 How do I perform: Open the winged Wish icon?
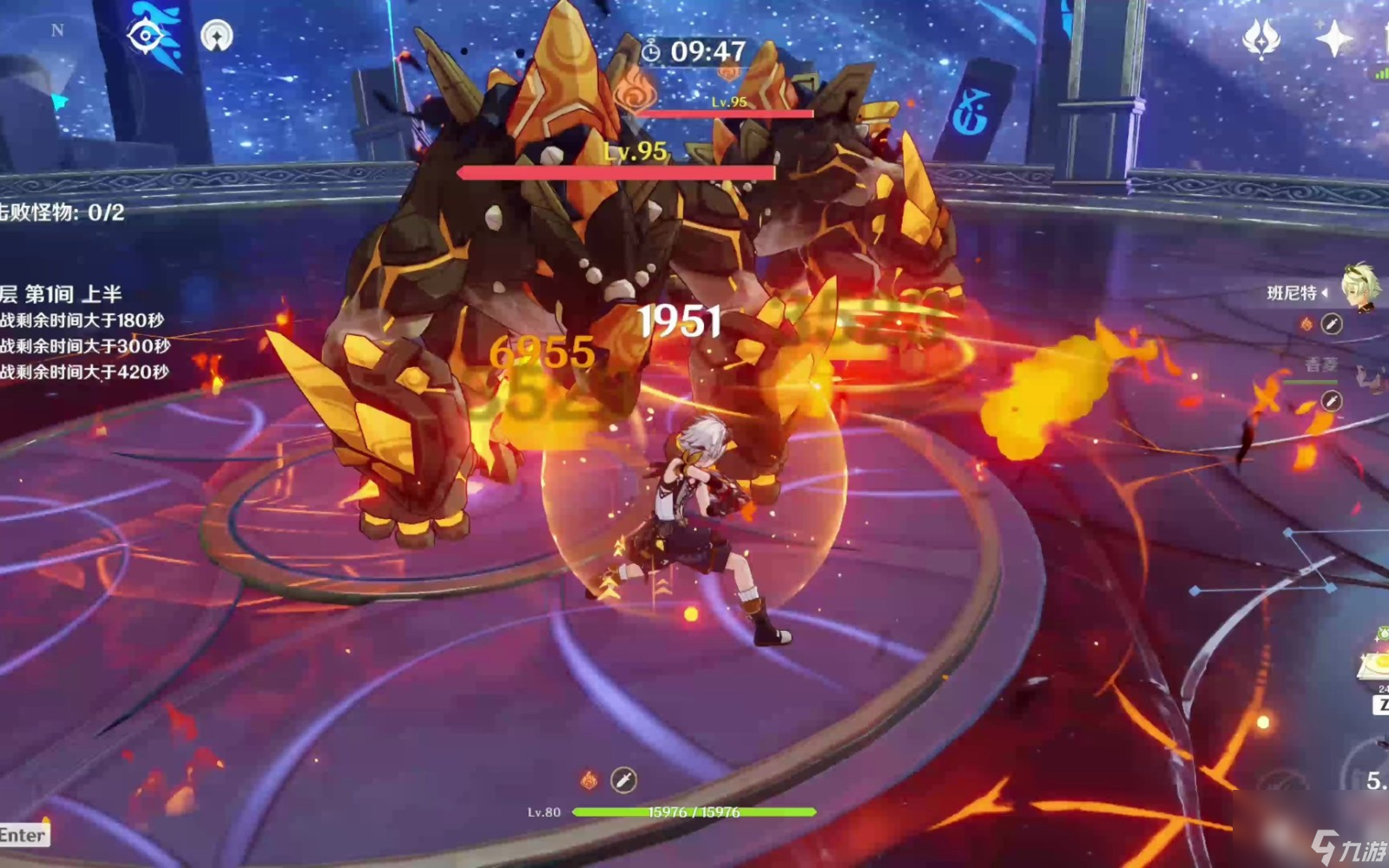coord(1261,38)
